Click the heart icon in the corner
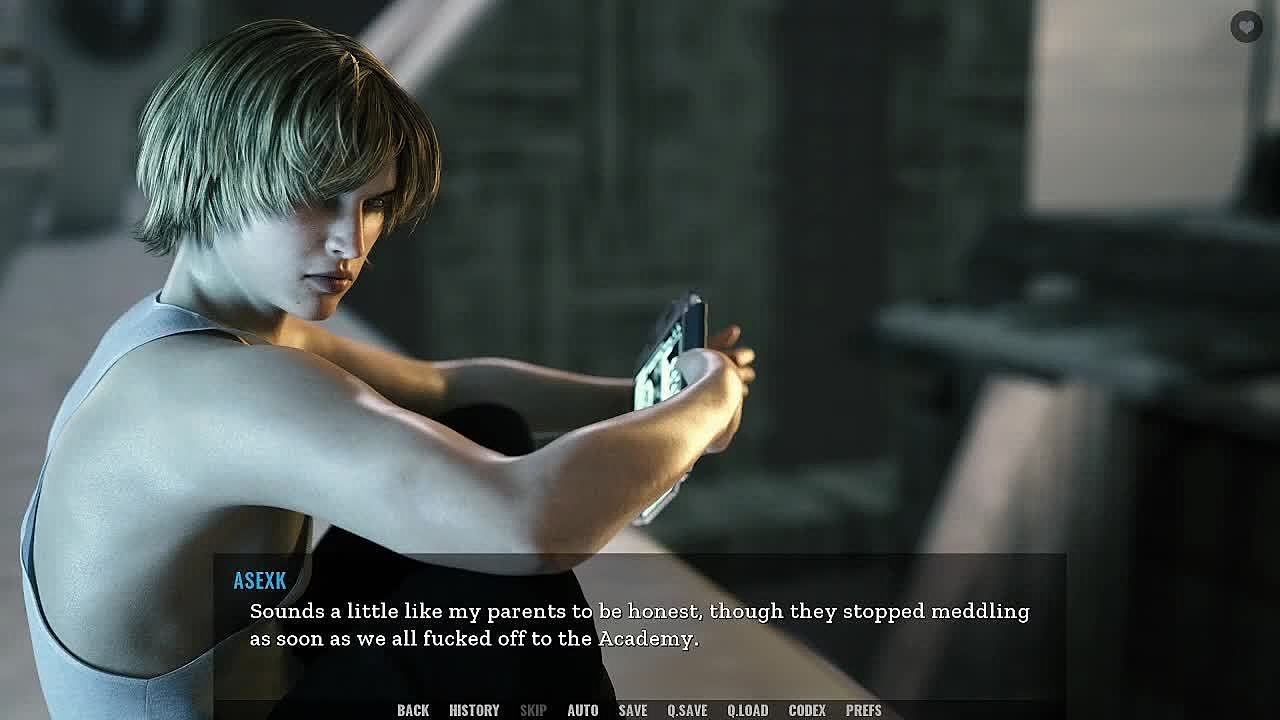1280x720 pixels. tap(1246, 27)
